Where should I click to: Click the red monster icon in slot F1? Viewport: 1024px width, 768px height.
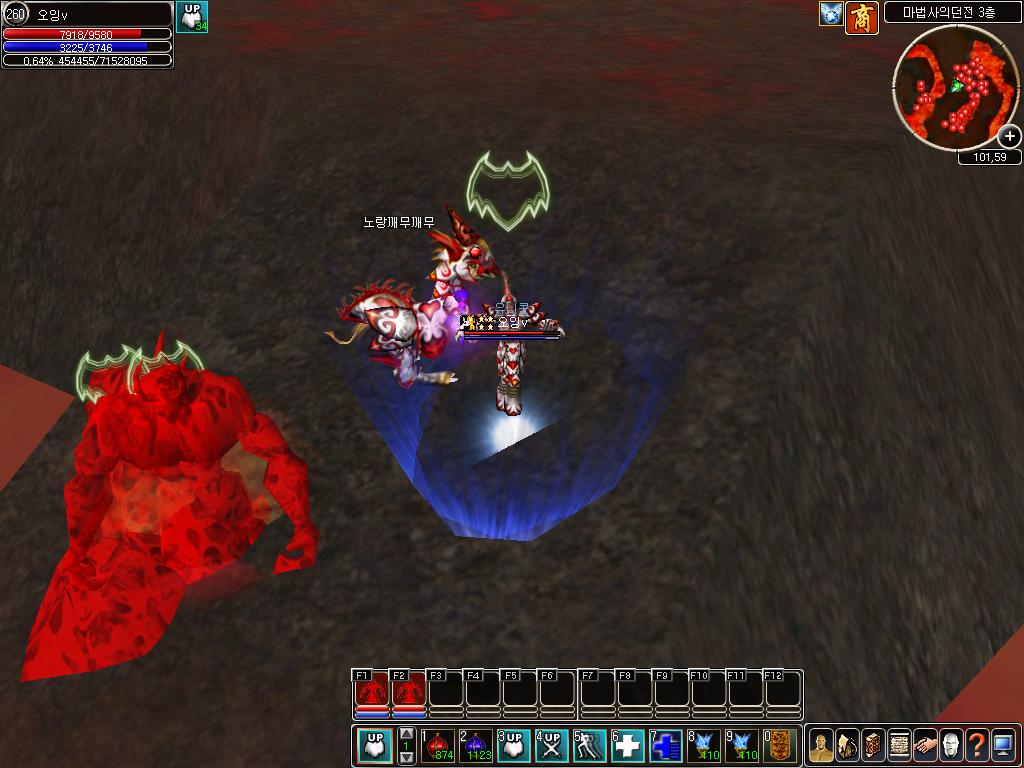coord(372,690)
